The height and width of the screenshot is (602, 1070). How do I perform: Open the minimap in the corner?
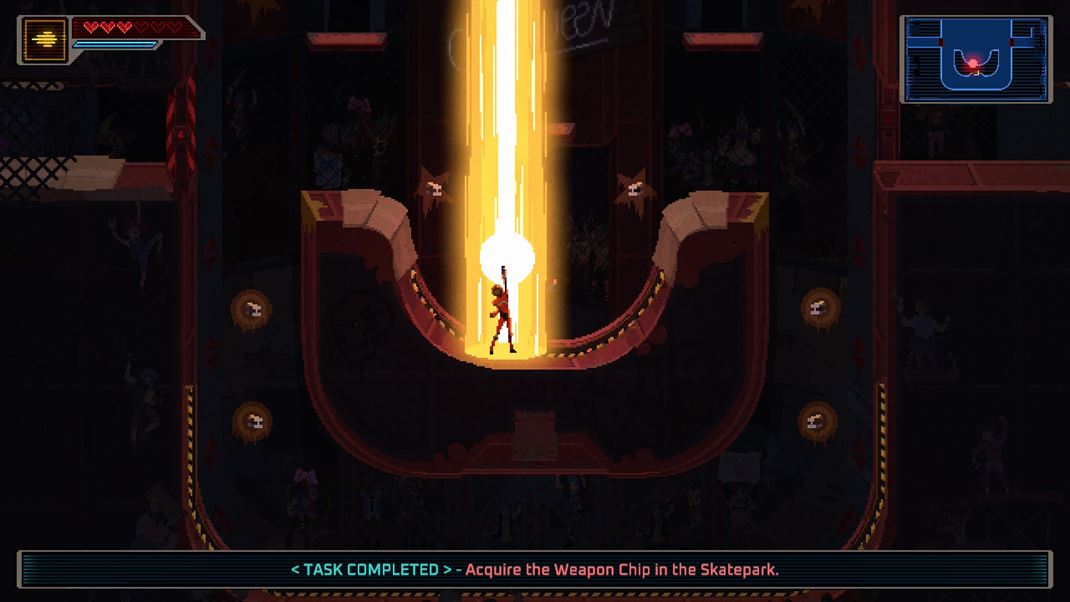coord(975,59)
